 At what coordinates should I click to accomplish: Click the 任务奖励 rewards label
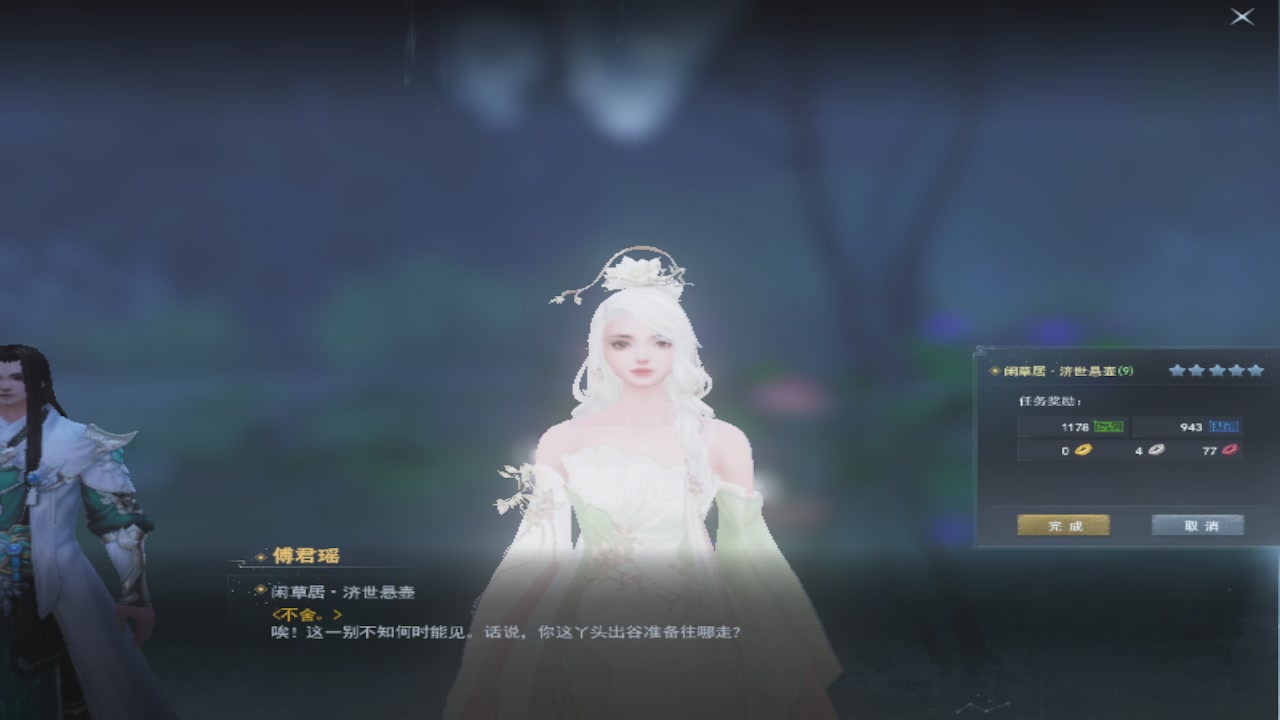[x=1048, y=401]
